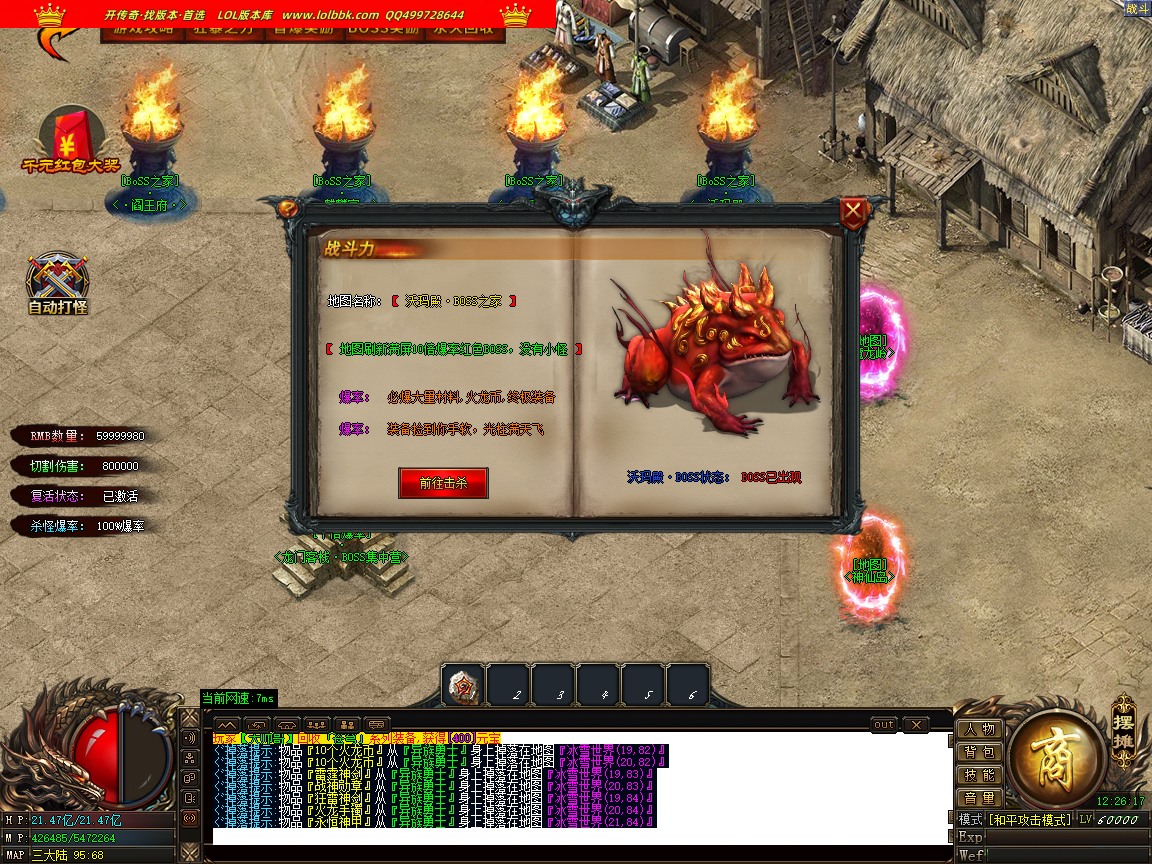The width and height of the screenshot is (1152, 864).
Task: Click the 摆摊 stall button
Action: tap(1124, 726)
